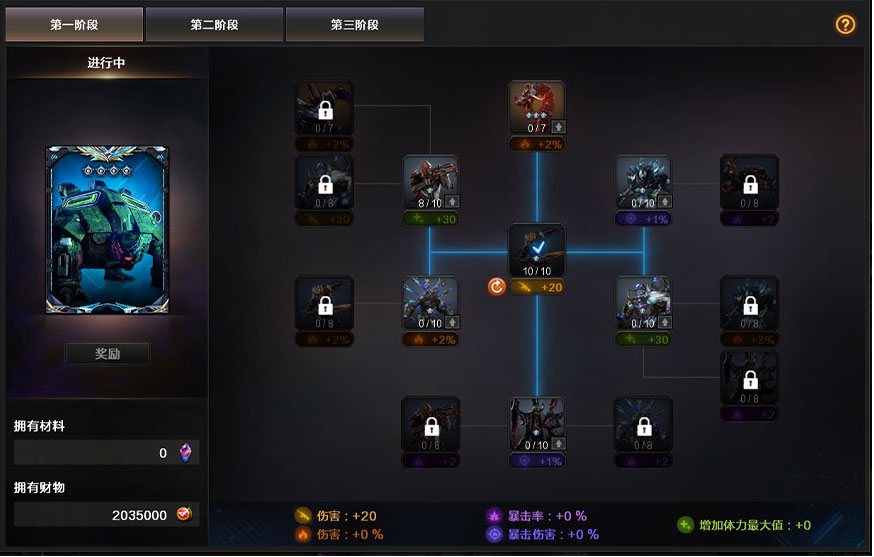Click the orange reset arrow icon
Image resolution: width=874 pixels, height=557 pixels.
coord(497,287)
